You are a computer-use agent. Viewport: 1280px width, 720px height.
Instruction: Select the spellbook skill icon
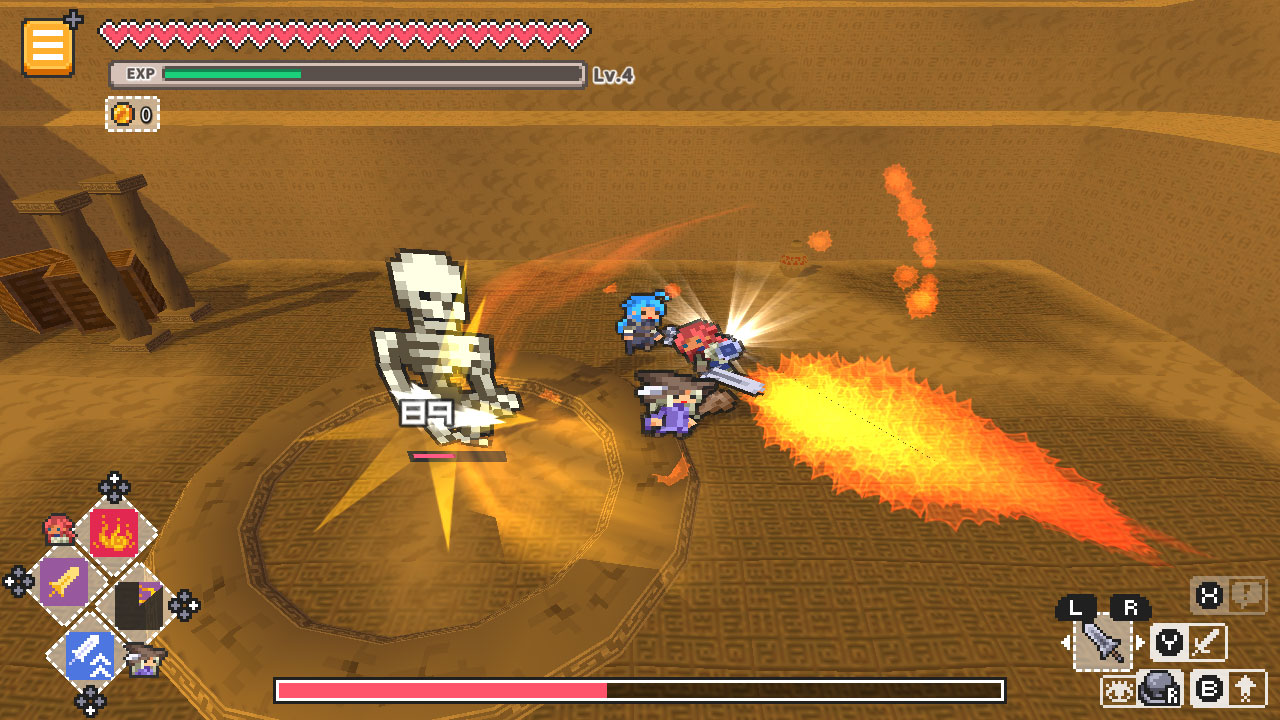[x=140, y=606]
